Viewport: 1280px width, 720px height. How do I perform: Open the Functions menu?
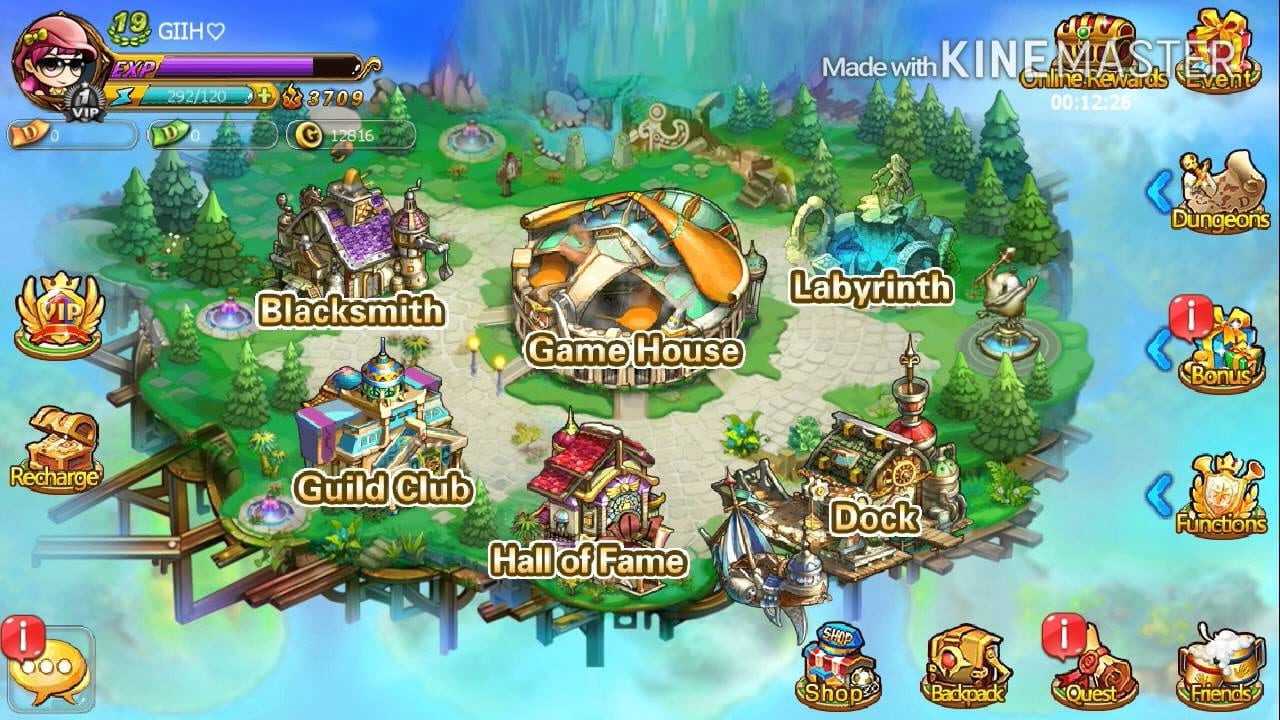pyautogui.click(x=1220, y=495)
